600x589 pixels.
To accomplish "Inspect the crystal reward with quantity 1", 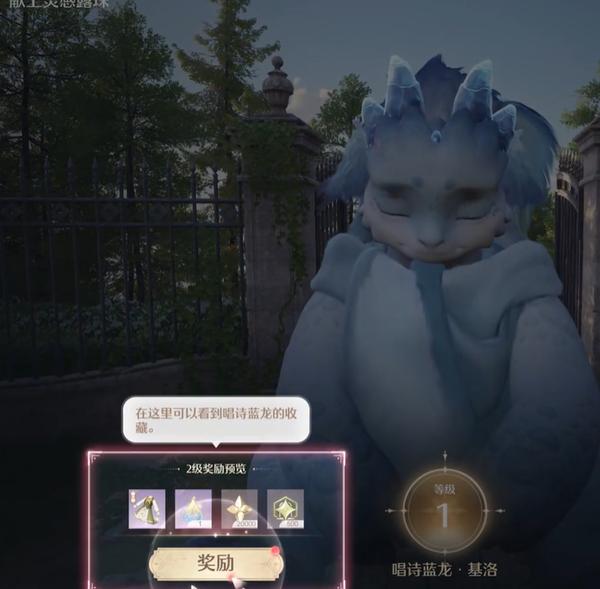I will (194, 509).
